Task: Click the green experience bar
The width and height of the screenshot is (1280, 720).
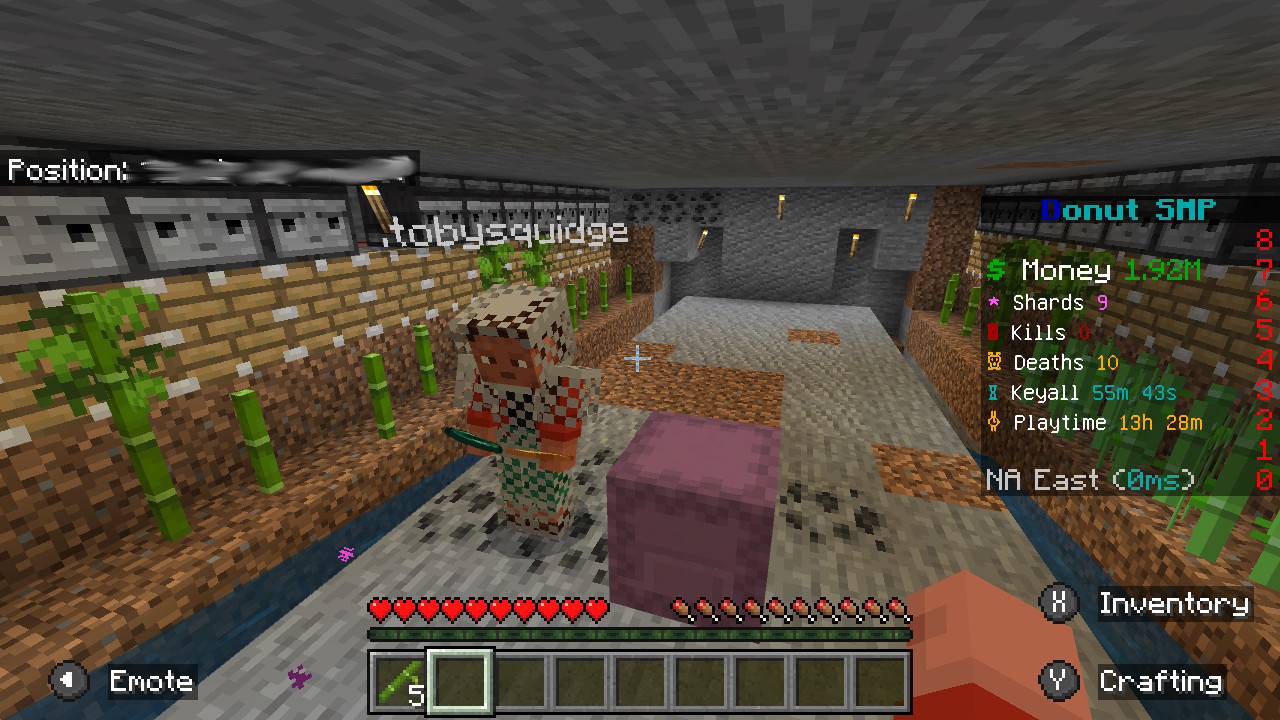Action: tap(640, 634)
